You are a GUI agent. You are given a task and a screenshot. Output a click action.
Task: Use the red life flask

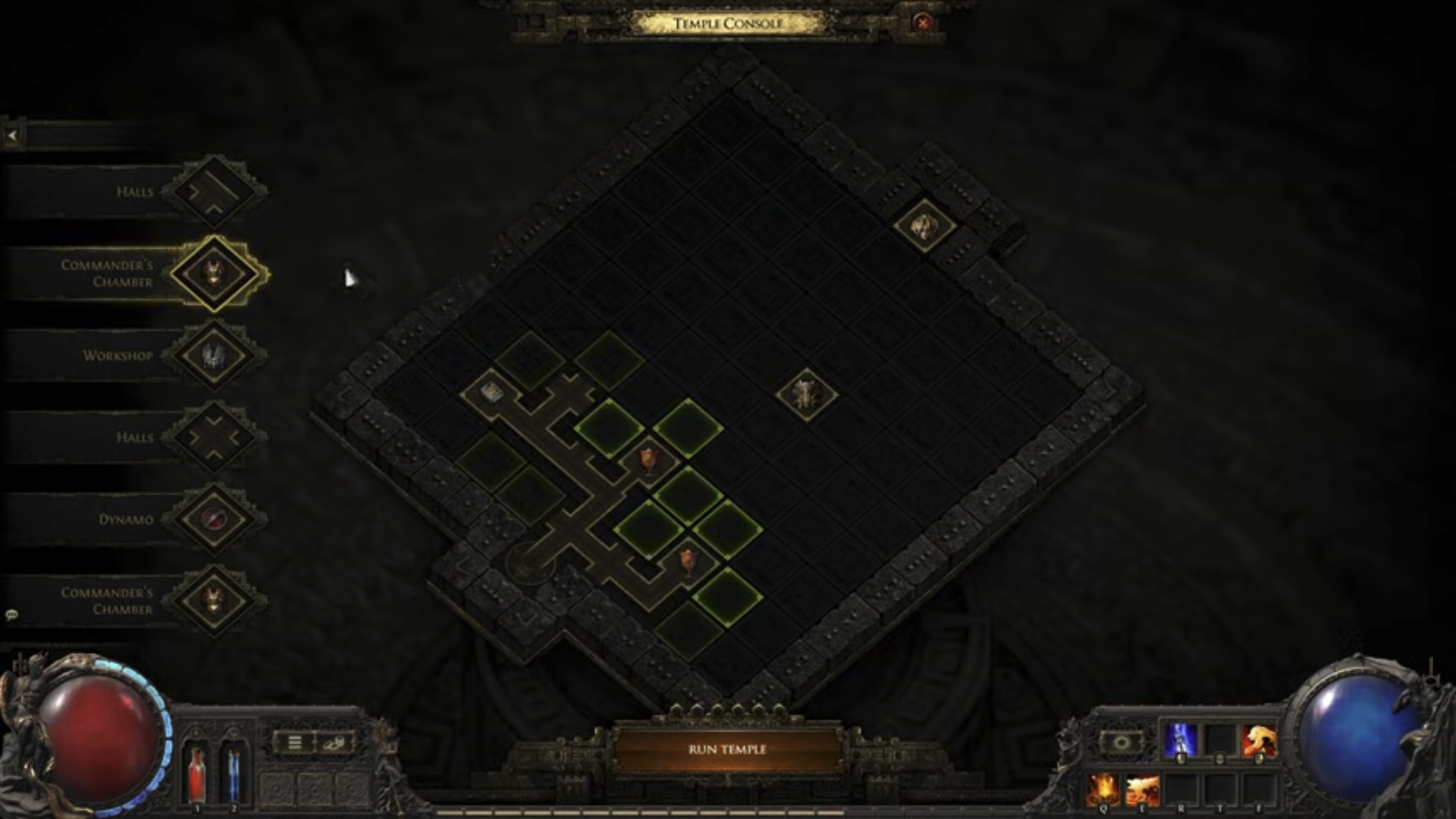pos(197,772)
